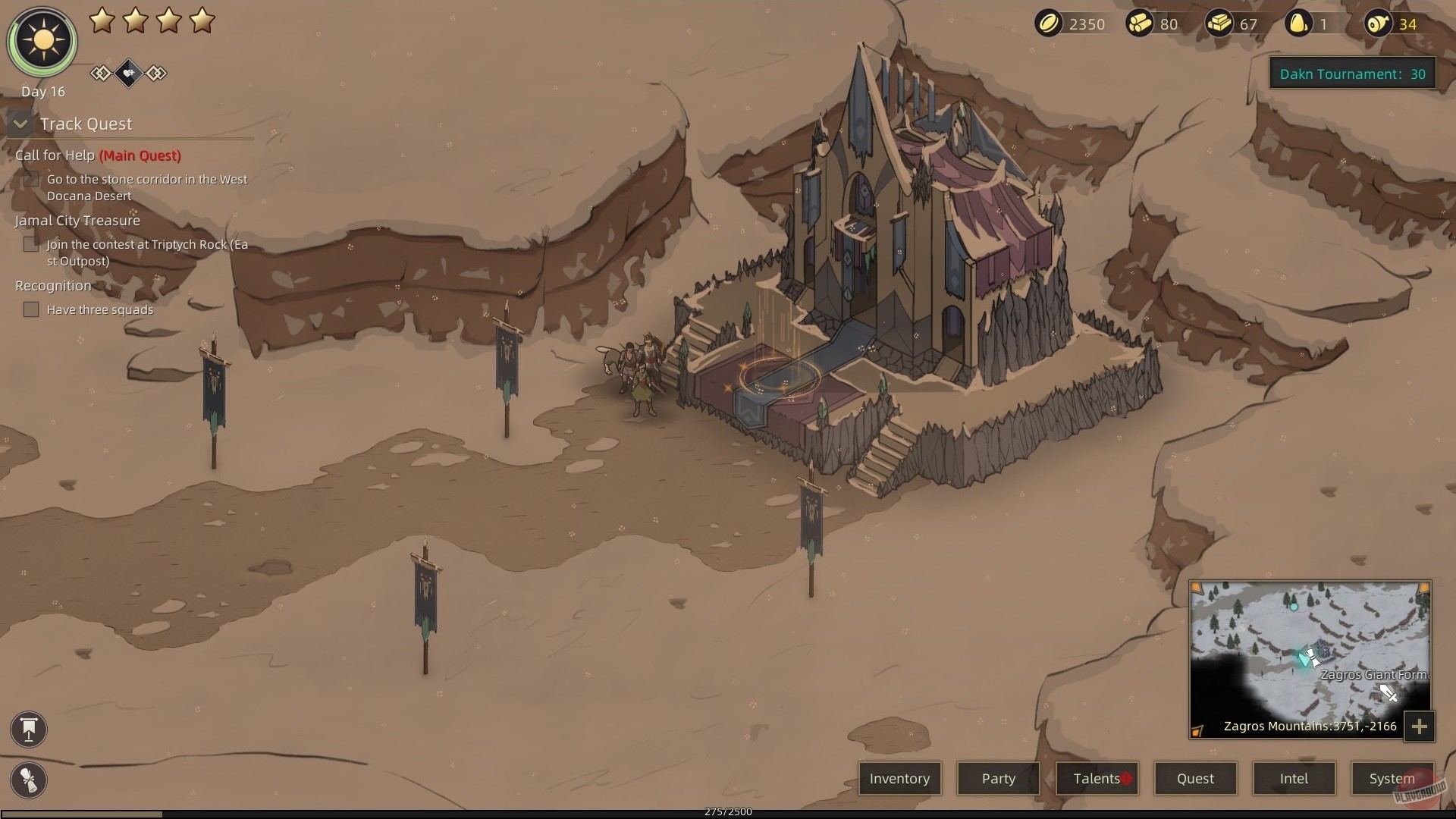Select the heart diamond status icon near Day 16
The image size is (1456, 819).
coord(128,74)
